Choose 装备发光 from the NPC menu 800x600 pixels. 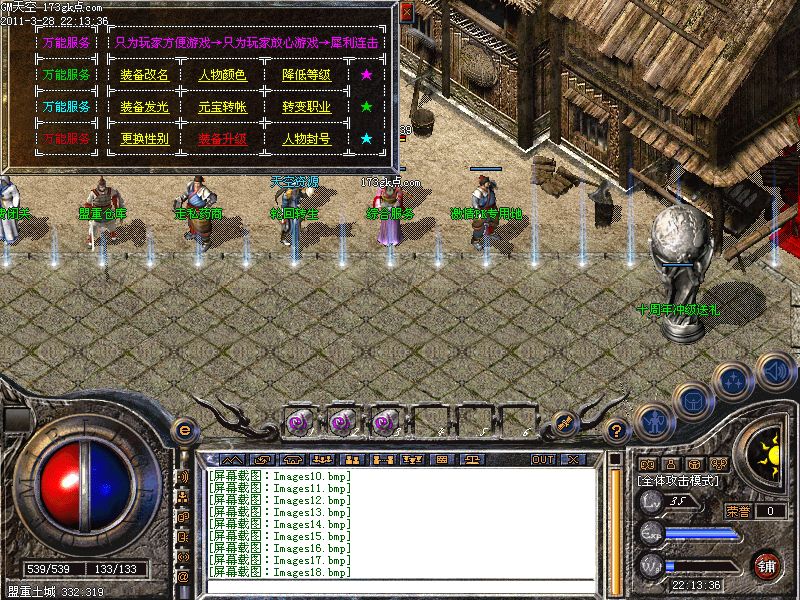pyautogui.click(x=144, y=107)
